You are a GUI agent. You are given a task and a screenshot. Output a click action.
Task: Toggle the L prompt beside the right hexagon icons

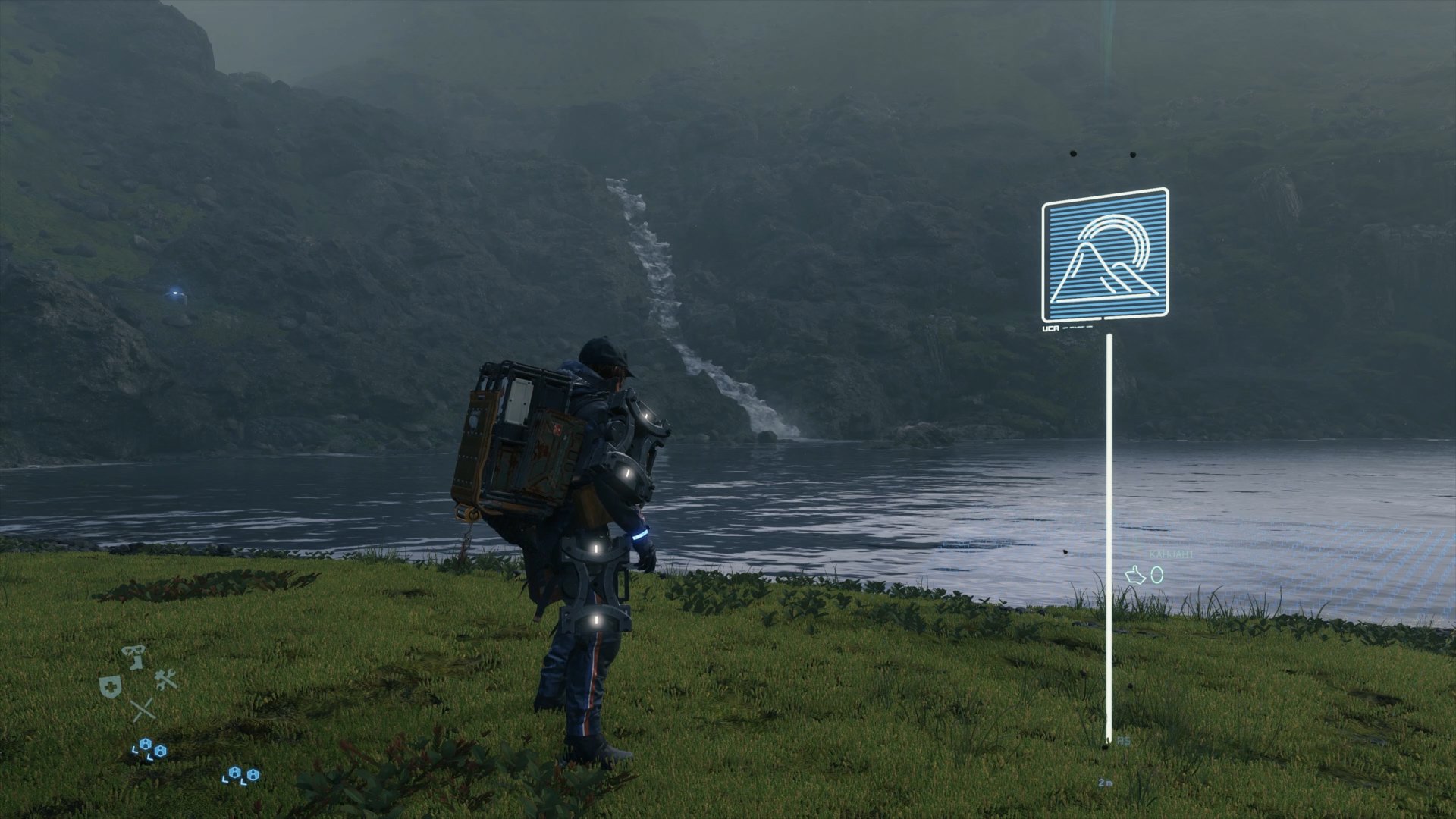click(225, 779)
